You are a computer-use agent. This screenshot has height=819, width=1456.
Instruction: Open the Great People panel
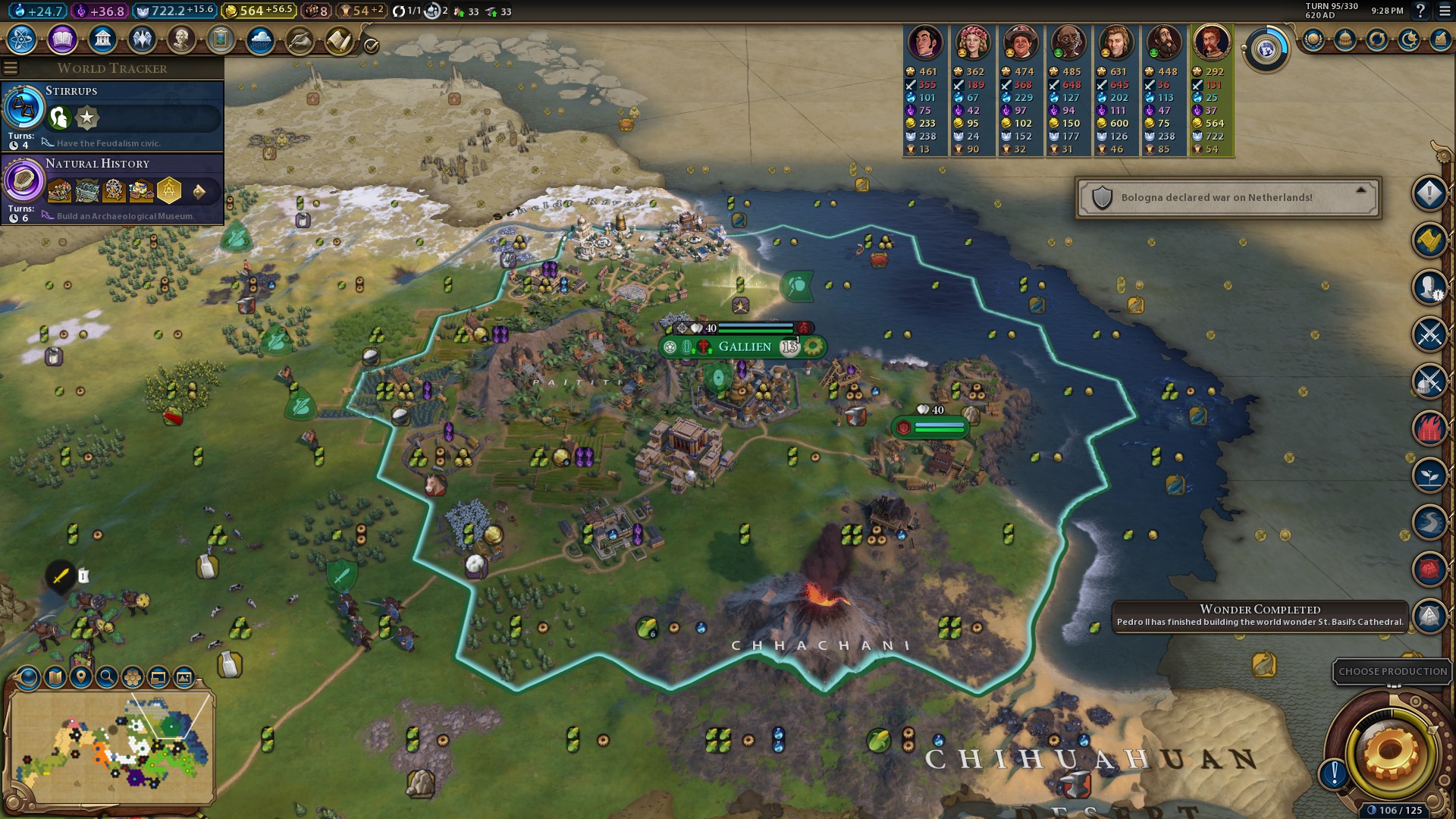point(181,39)
